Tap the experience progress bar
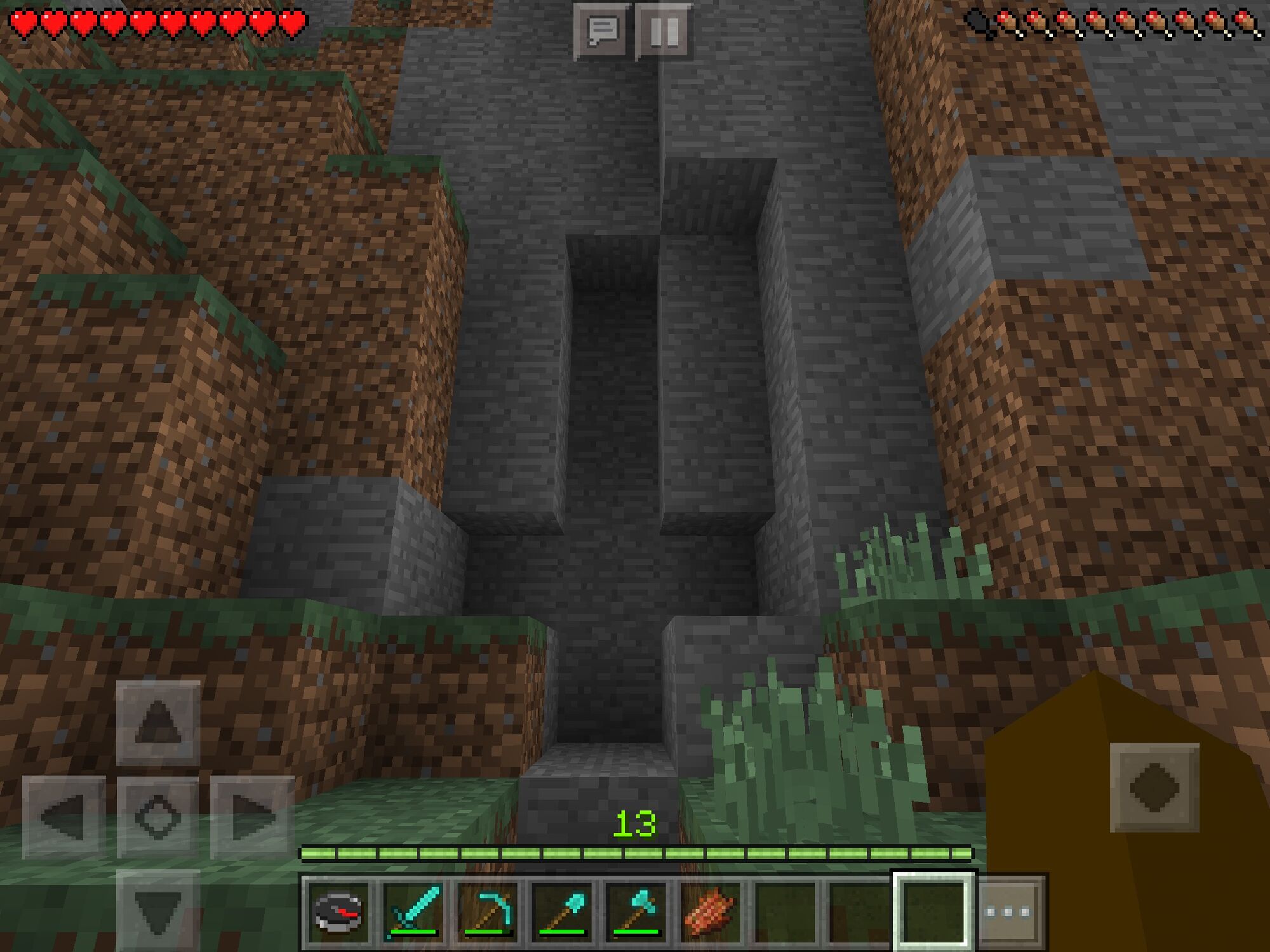 635,854
